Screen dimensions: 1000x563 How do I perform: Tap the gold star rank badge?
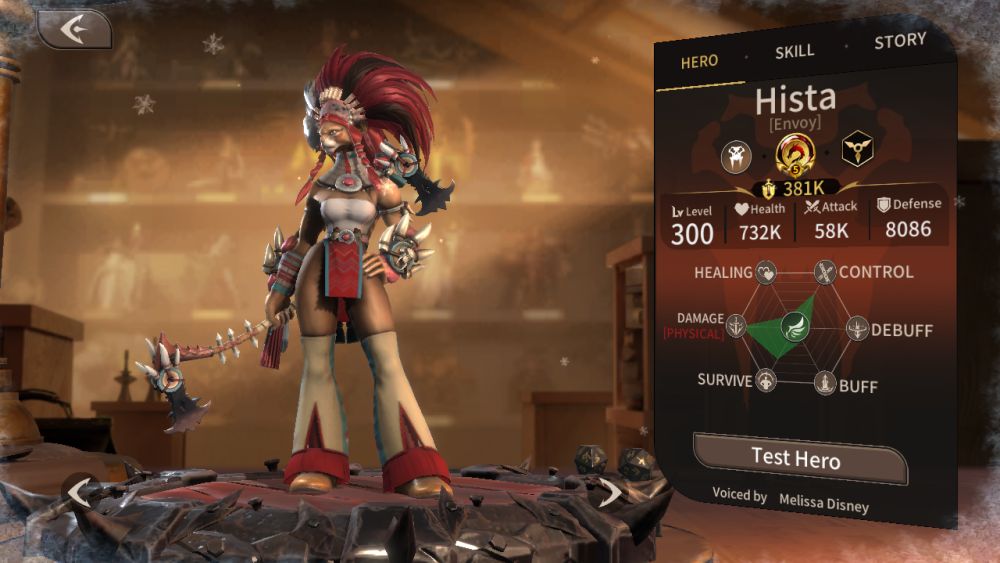(x=796, y=154)
